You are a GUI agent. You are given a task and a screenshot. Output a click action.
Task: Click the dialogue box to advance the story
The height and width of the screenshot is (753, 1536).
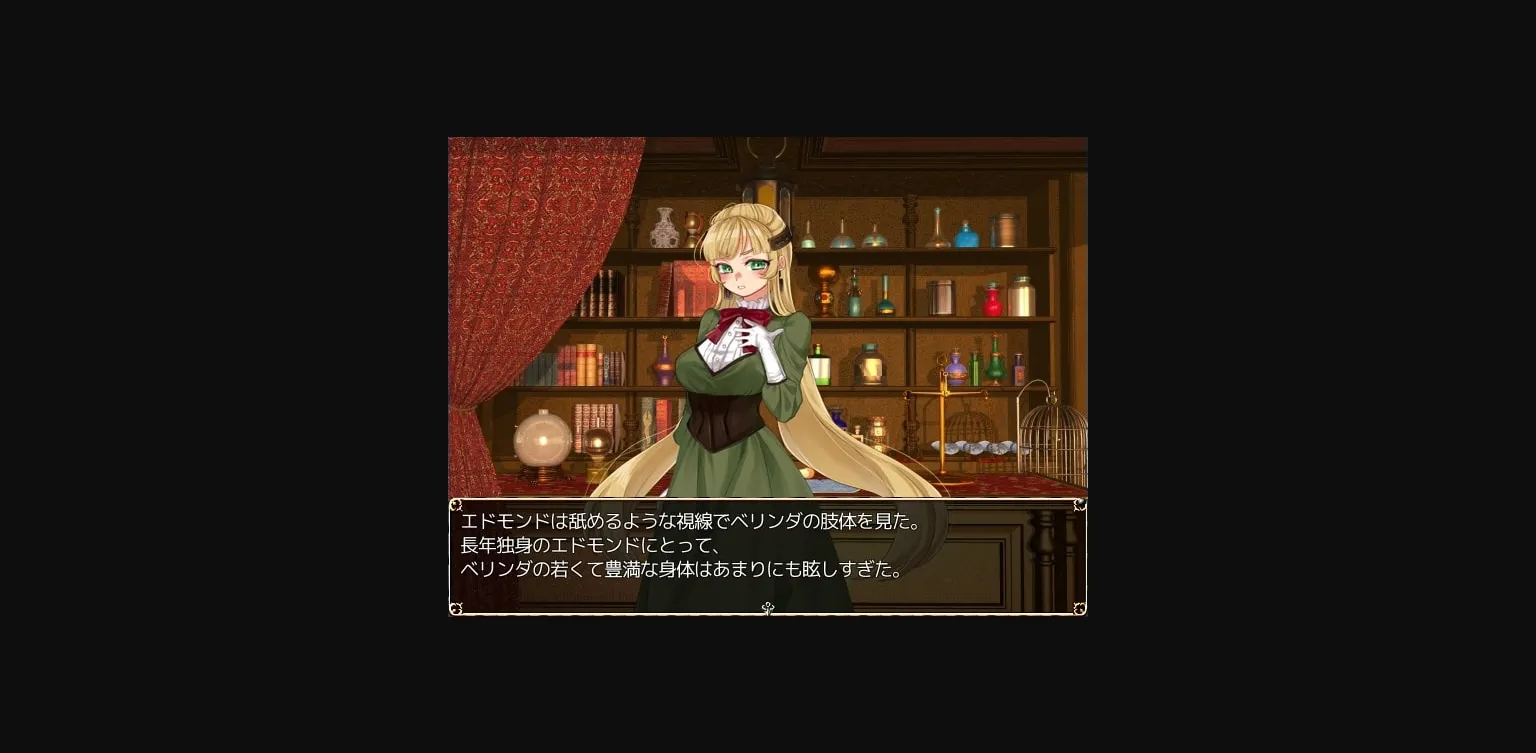[768, 555]
